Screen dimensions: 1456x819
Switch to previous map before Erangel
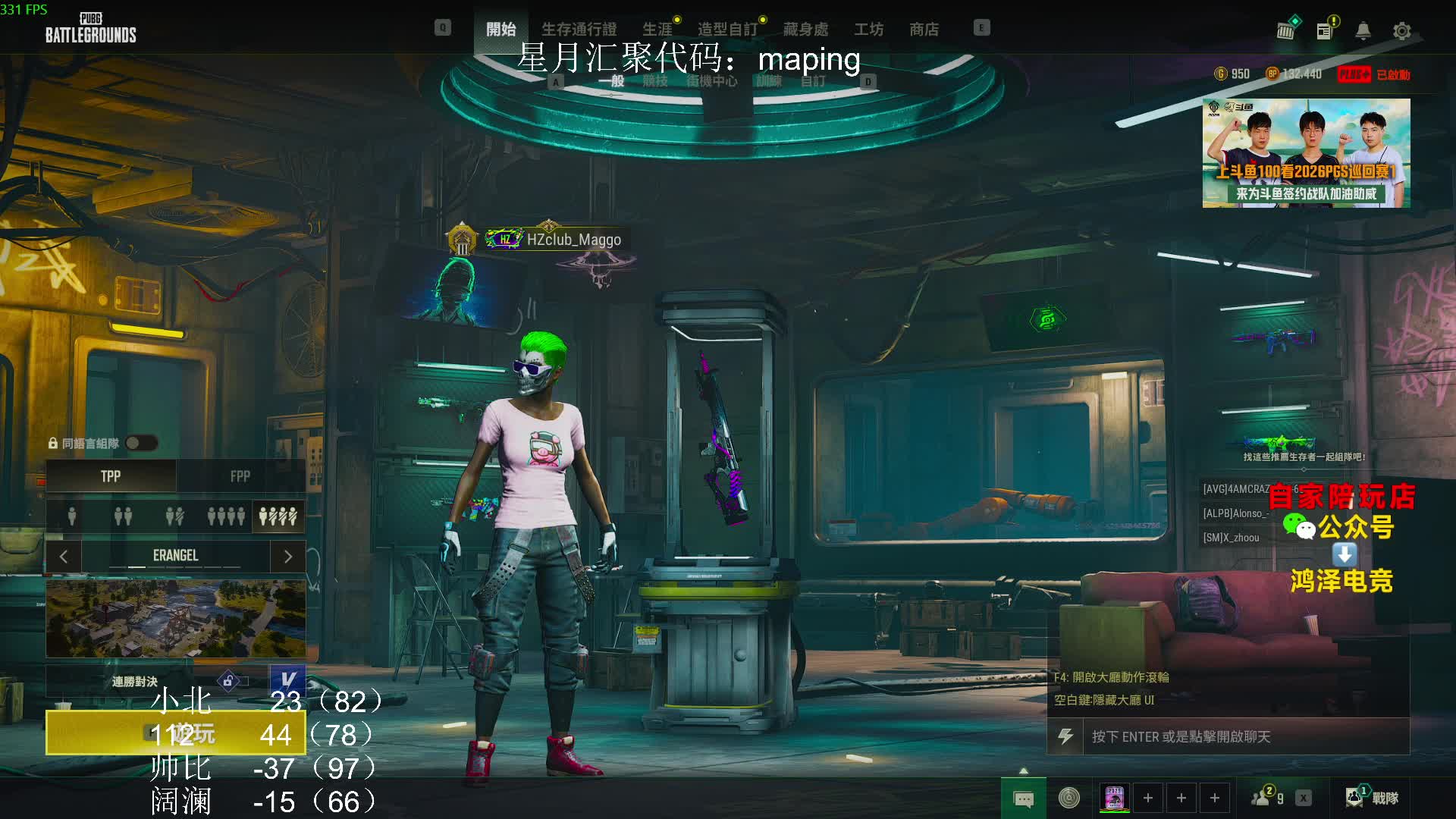click(64, 556)
